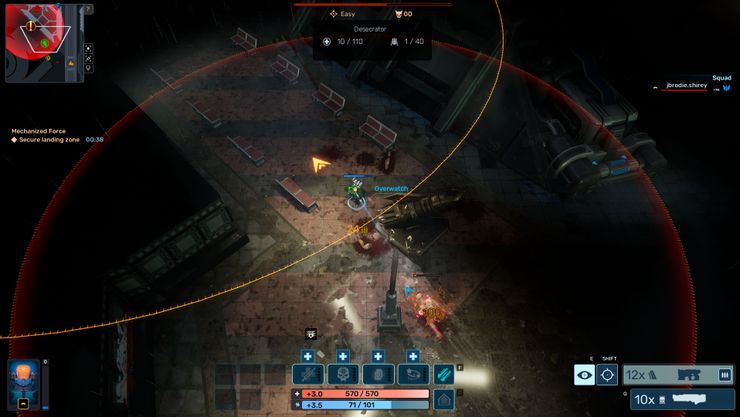The width and height of the screenshot is (740, 417).
Task: Use the green syringe ability
Action: (x=444, y=374)
